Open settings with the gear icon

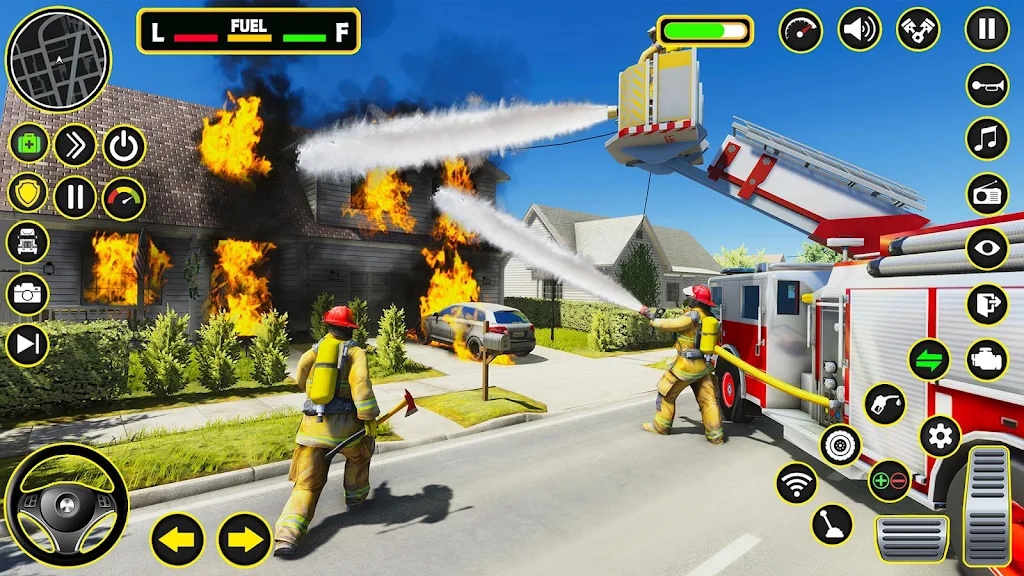(x=940, y=436)
